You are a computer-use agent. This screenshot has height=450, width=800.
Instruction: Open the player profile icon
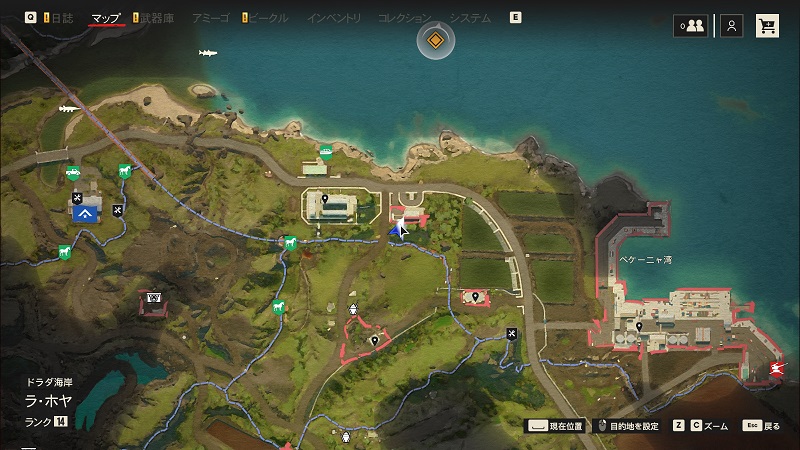(x=733, y=26)
